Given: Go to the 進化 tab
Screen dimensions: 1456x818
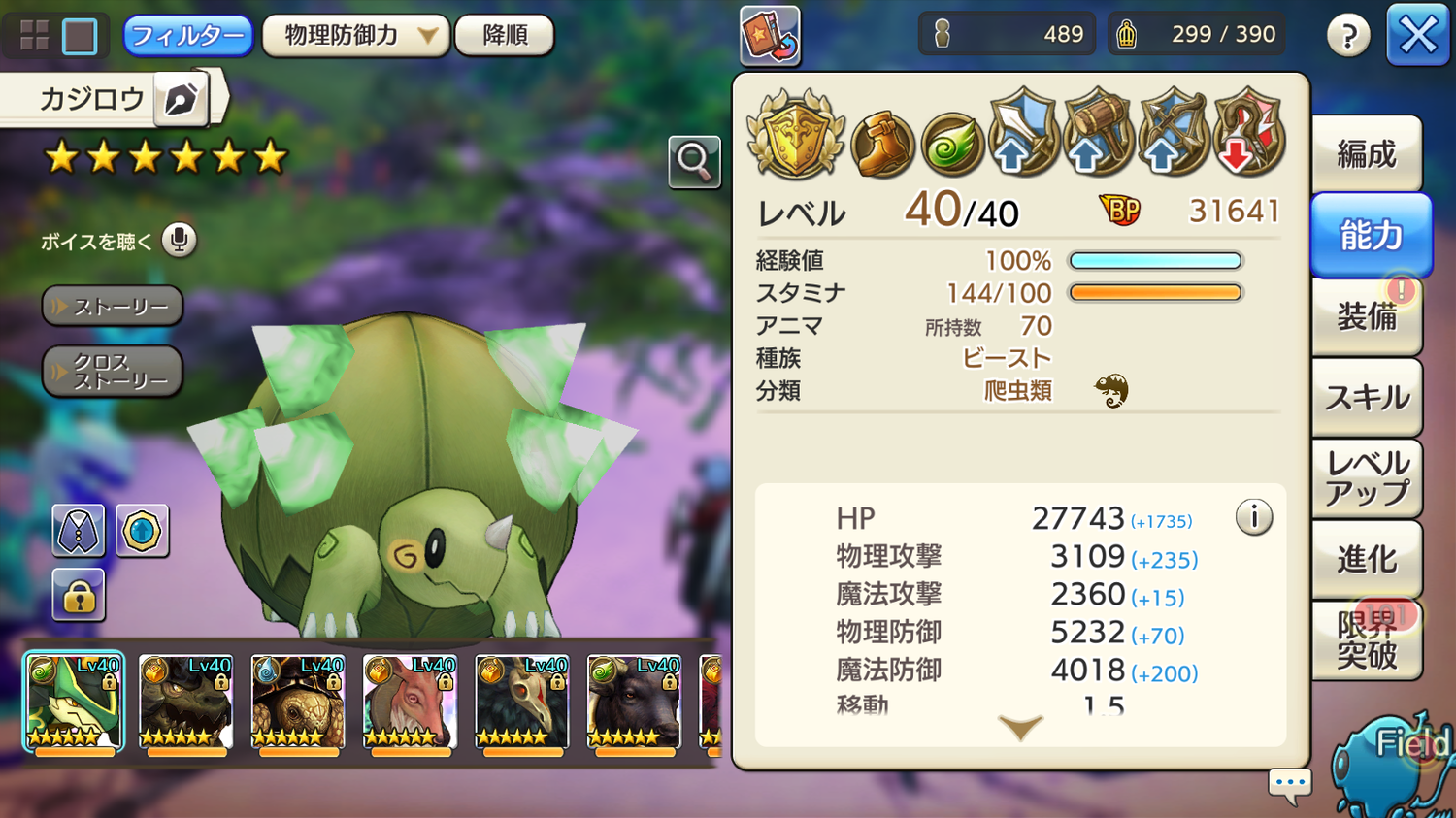Looking at the screenshot, I should point(1366,559).
